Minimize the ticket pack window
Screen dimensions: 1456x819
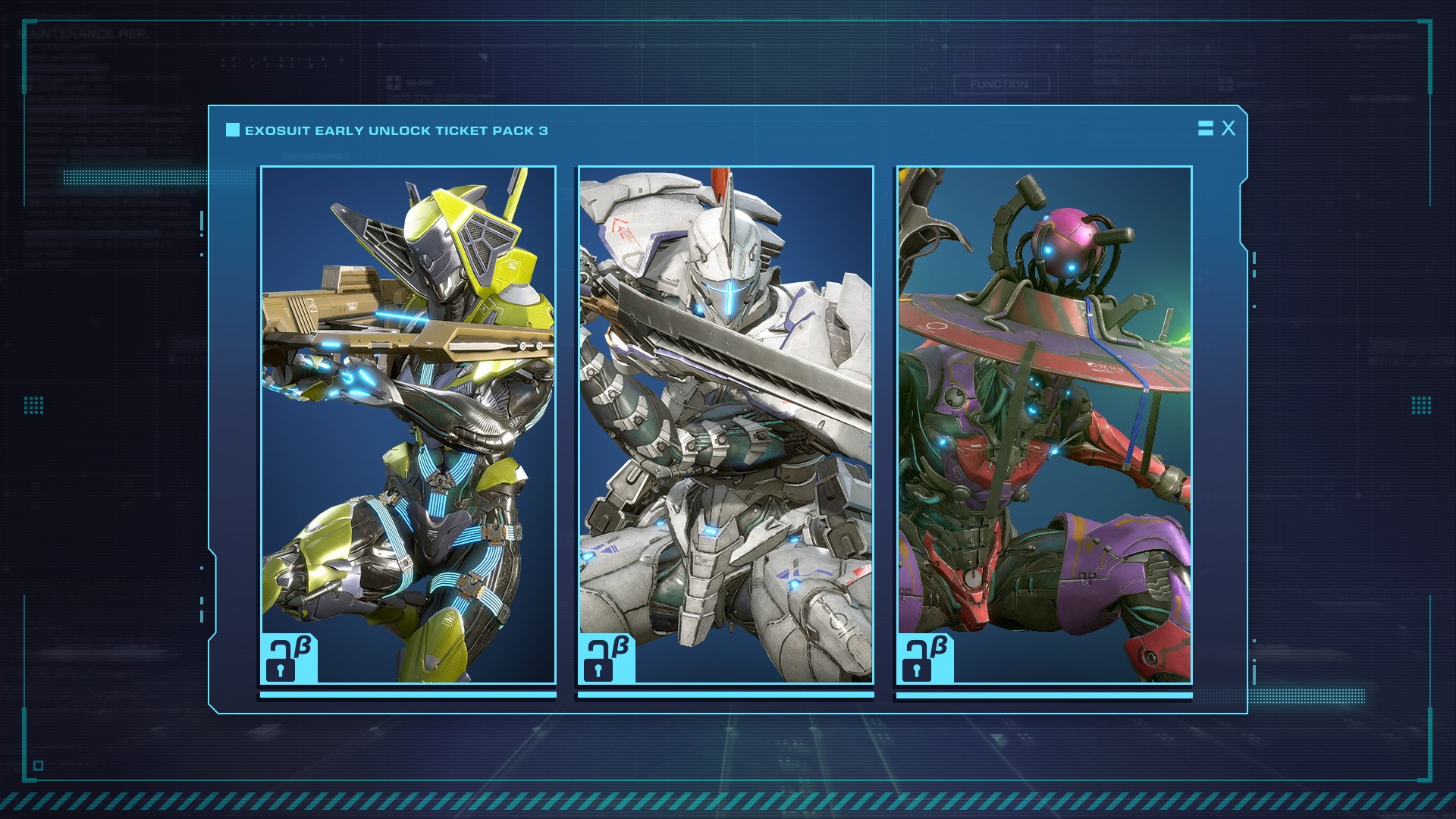click(1205, 128)
